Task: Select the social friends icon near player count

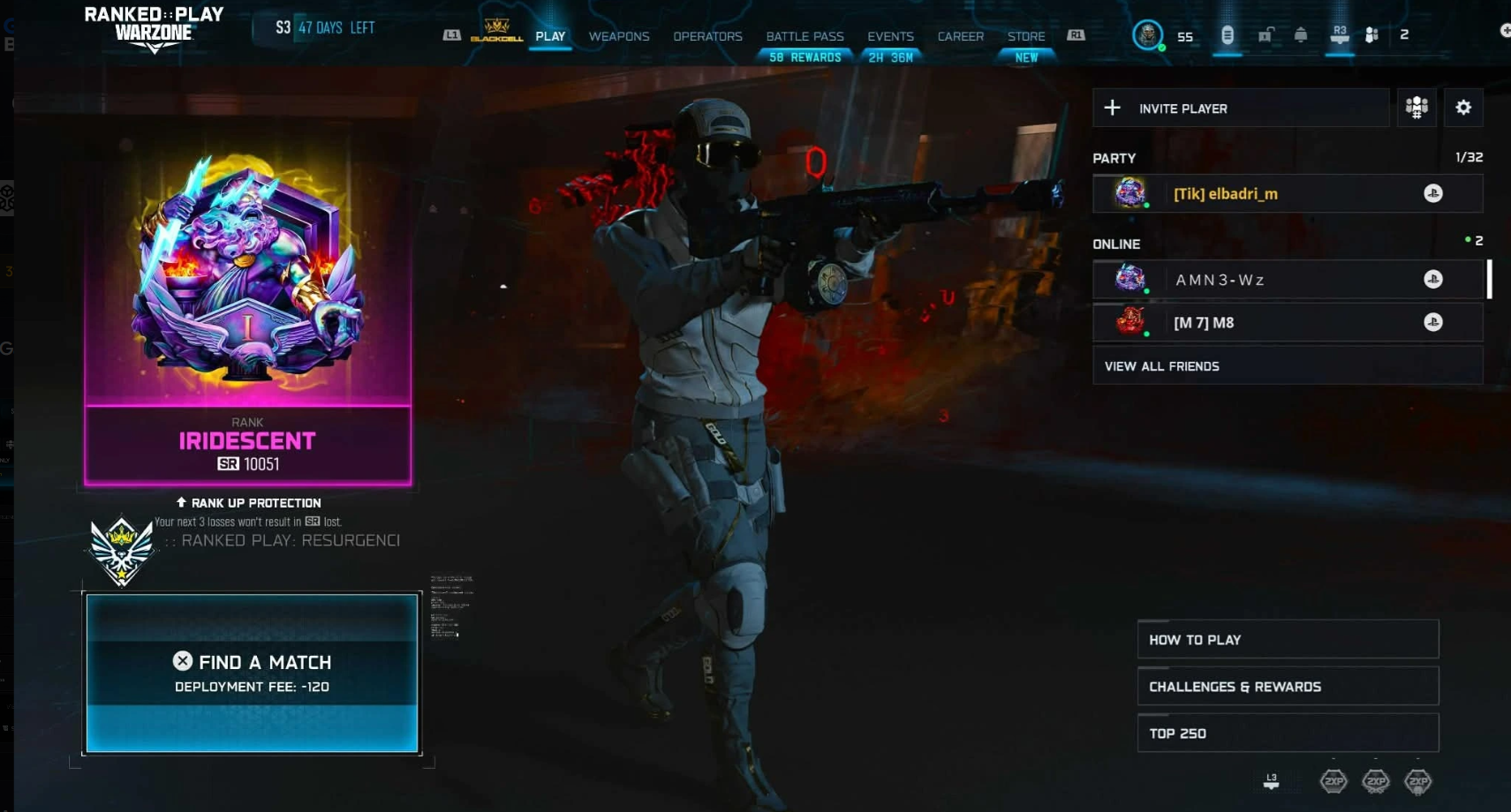Action: point(1371,35)
